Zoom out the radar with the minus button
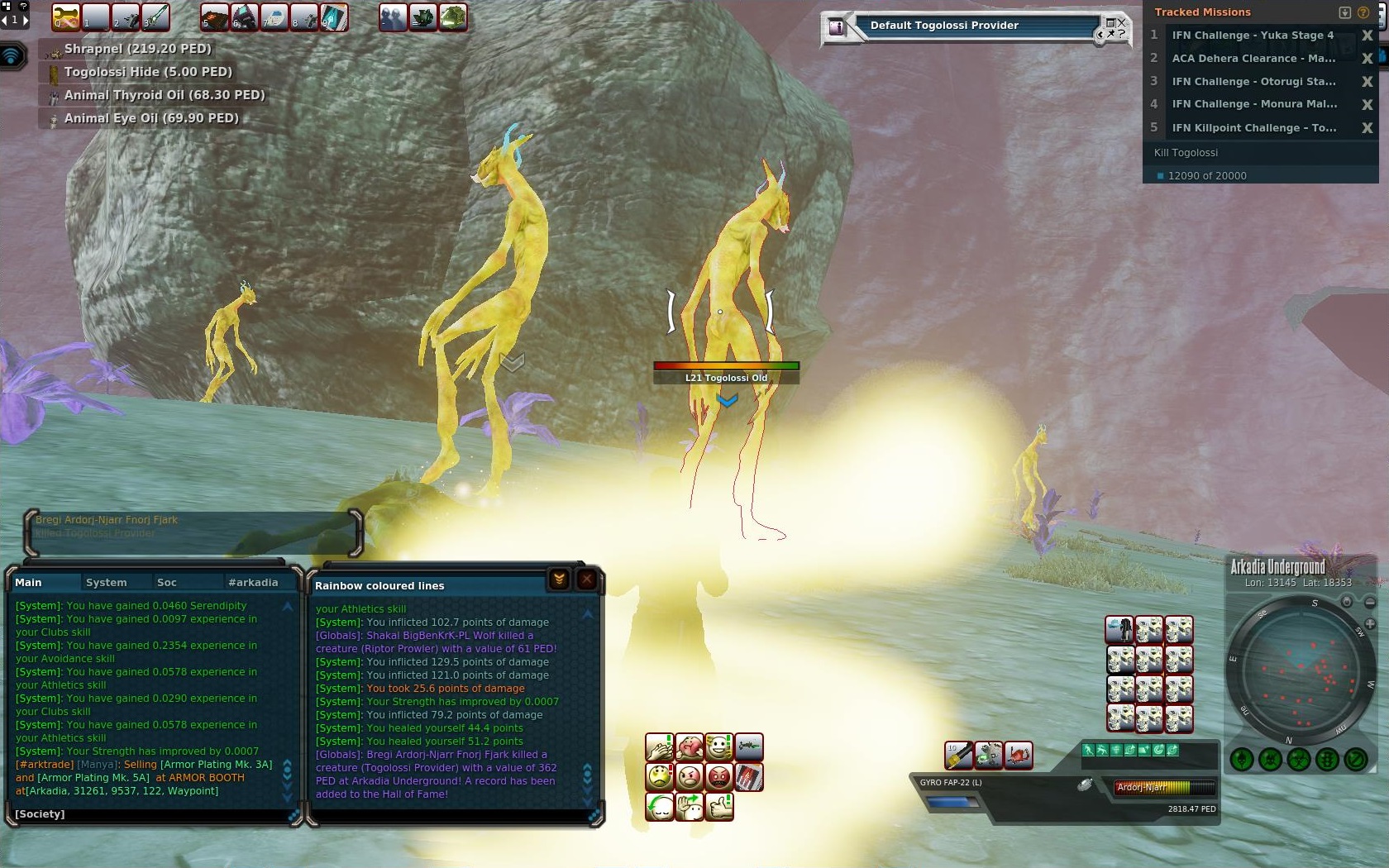The image size is (1389, 868). (x=1370, y=603)
